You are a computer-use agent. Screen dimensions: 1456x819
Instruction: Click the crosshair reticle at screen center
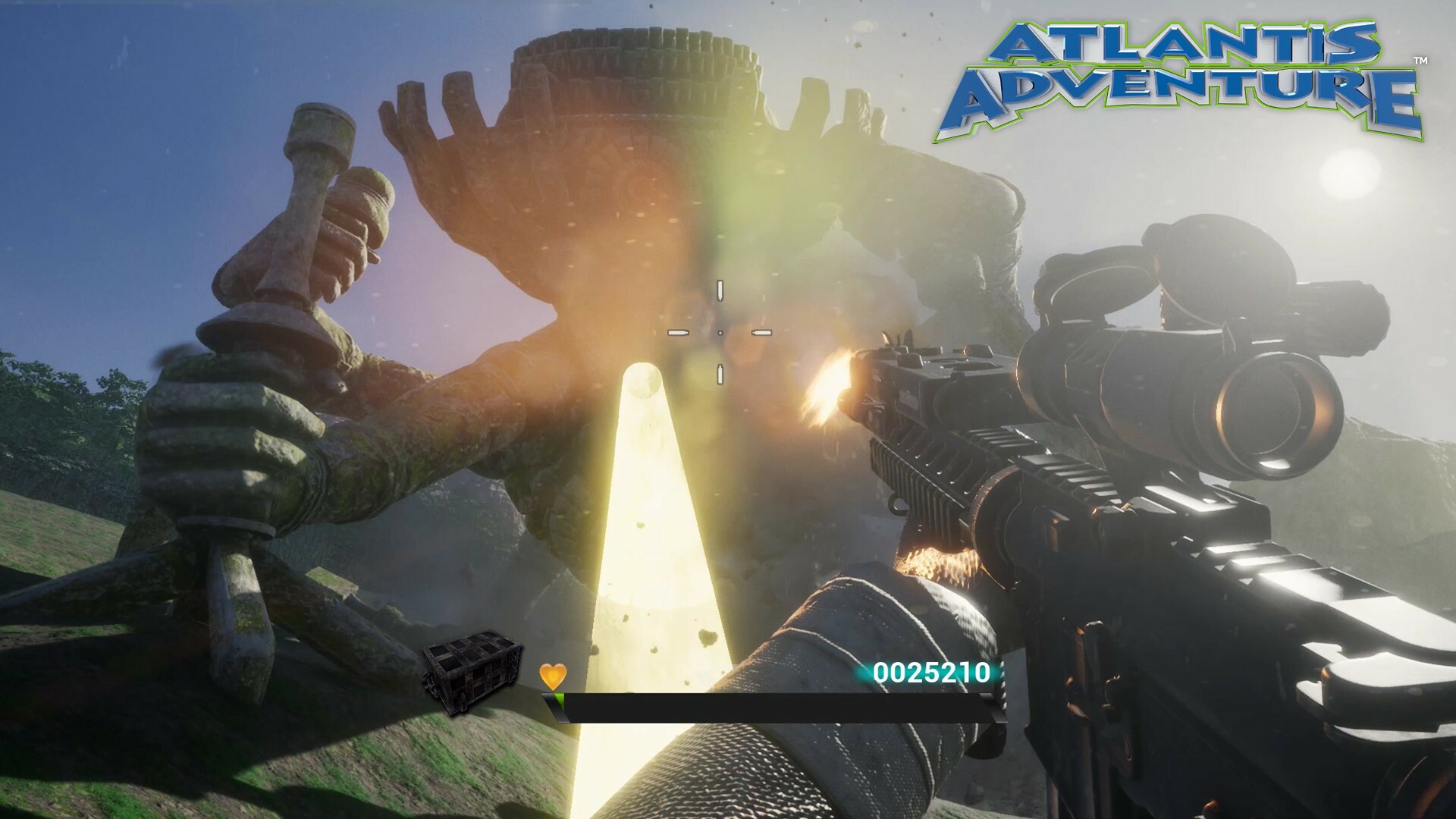click(719, 331)
